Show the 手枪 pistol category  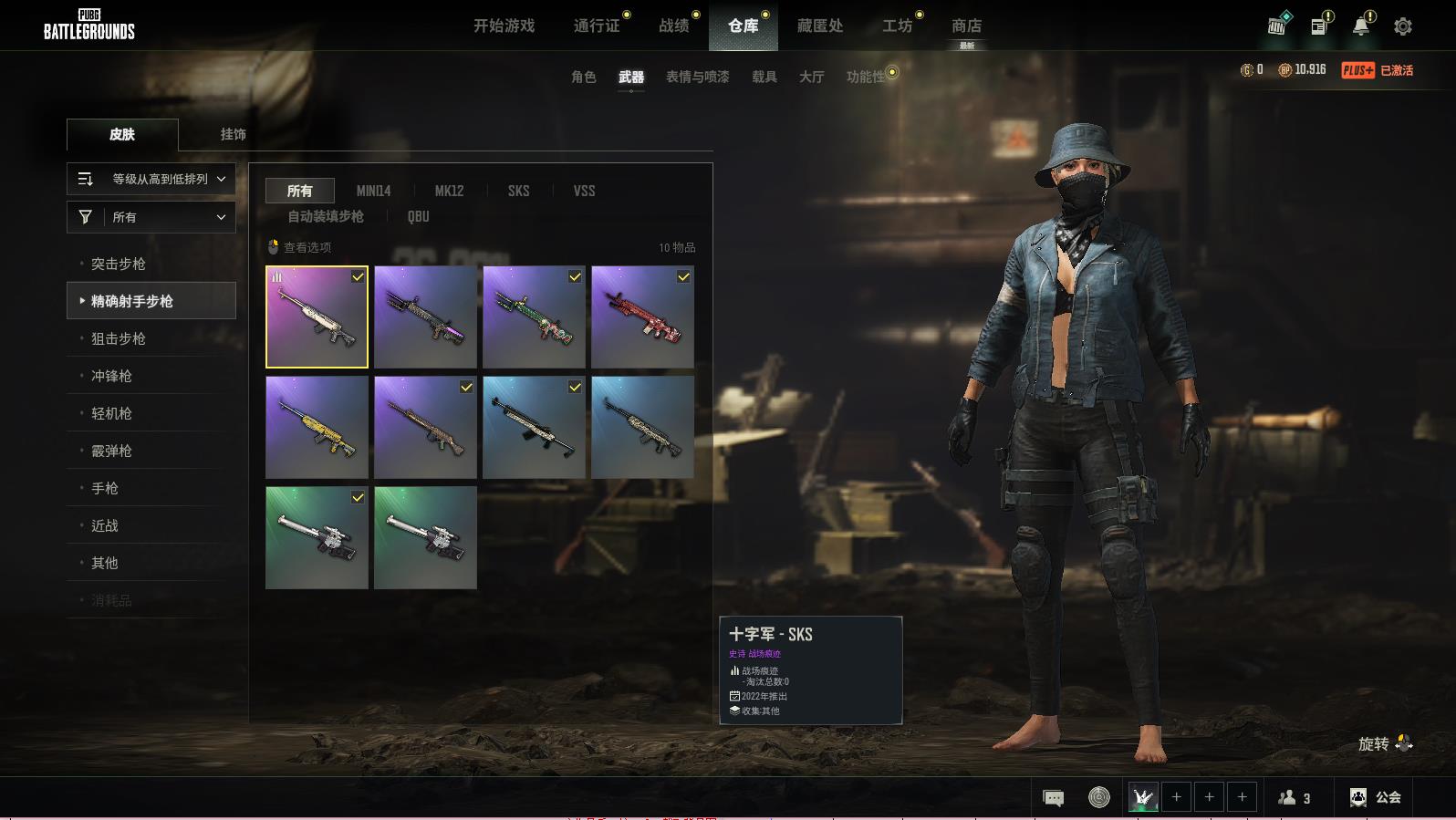(105, 488)
